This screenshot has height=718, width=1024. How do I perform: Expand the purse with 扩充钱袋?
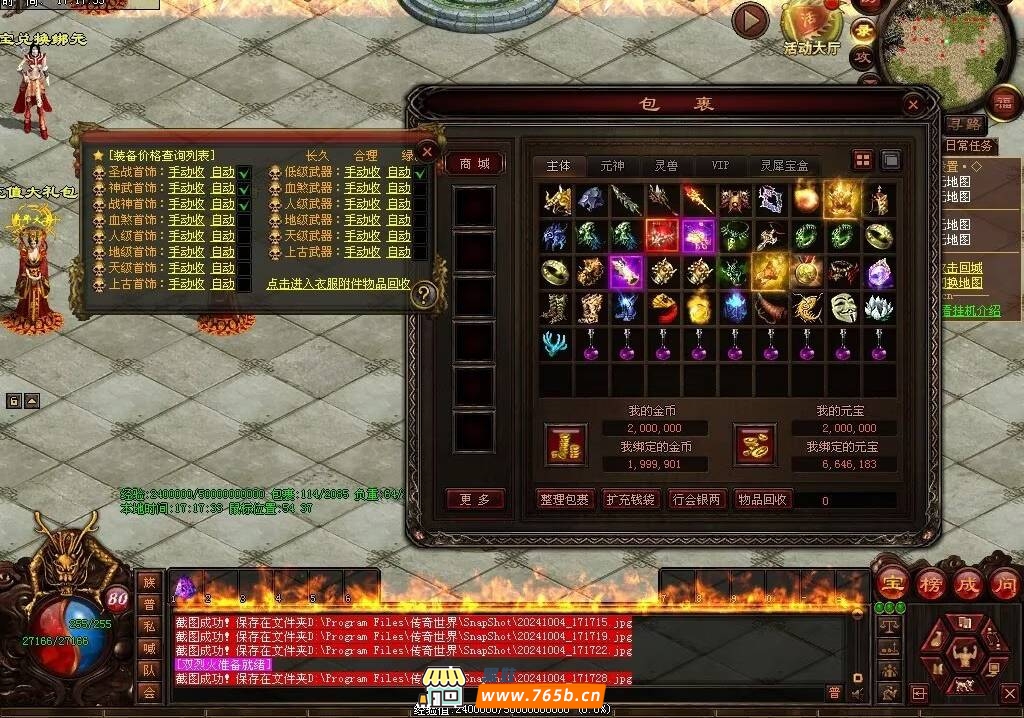click(x=630, y=500)
